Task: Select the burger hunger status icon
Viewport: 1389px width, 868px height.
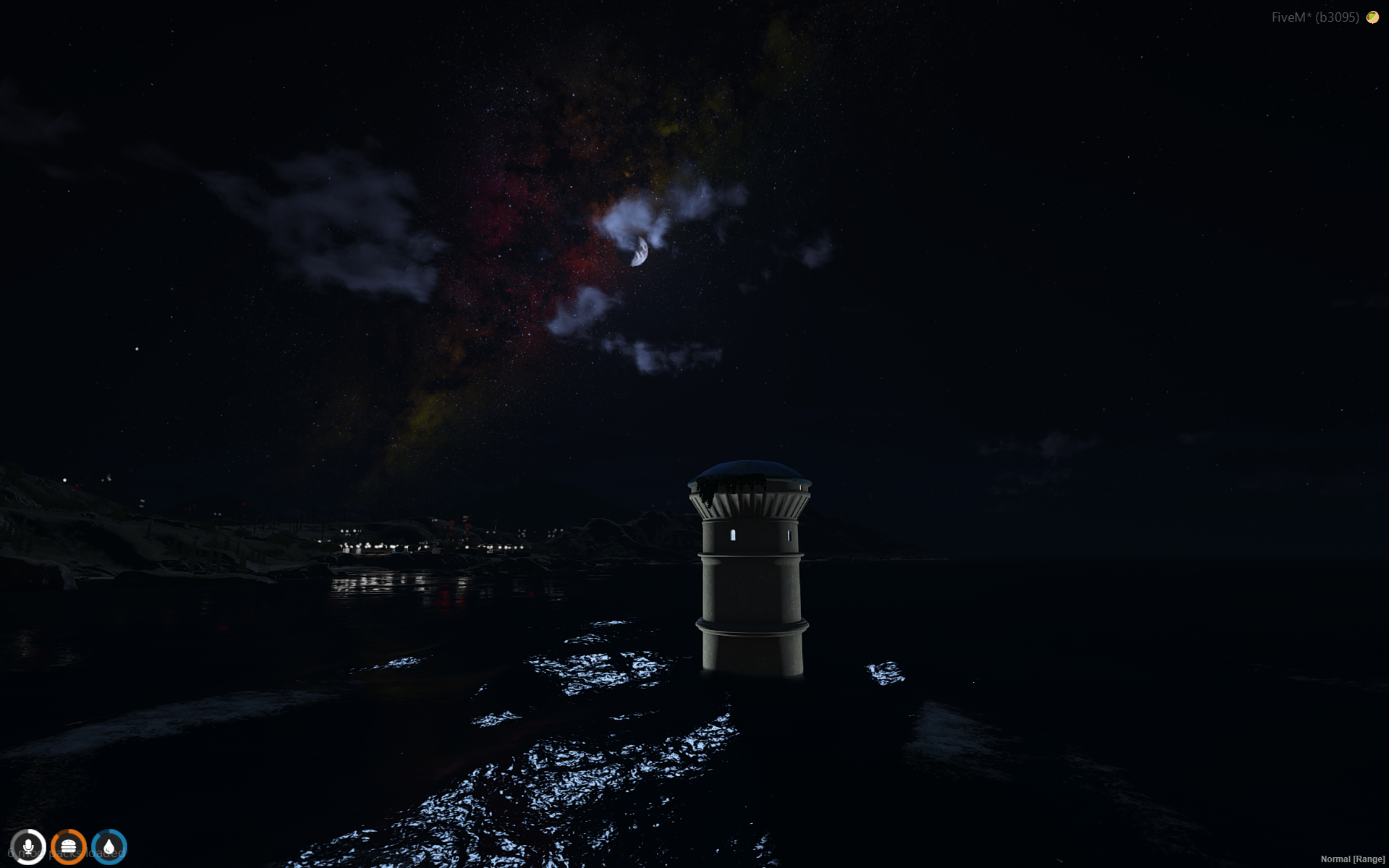Action: [69, 846]
